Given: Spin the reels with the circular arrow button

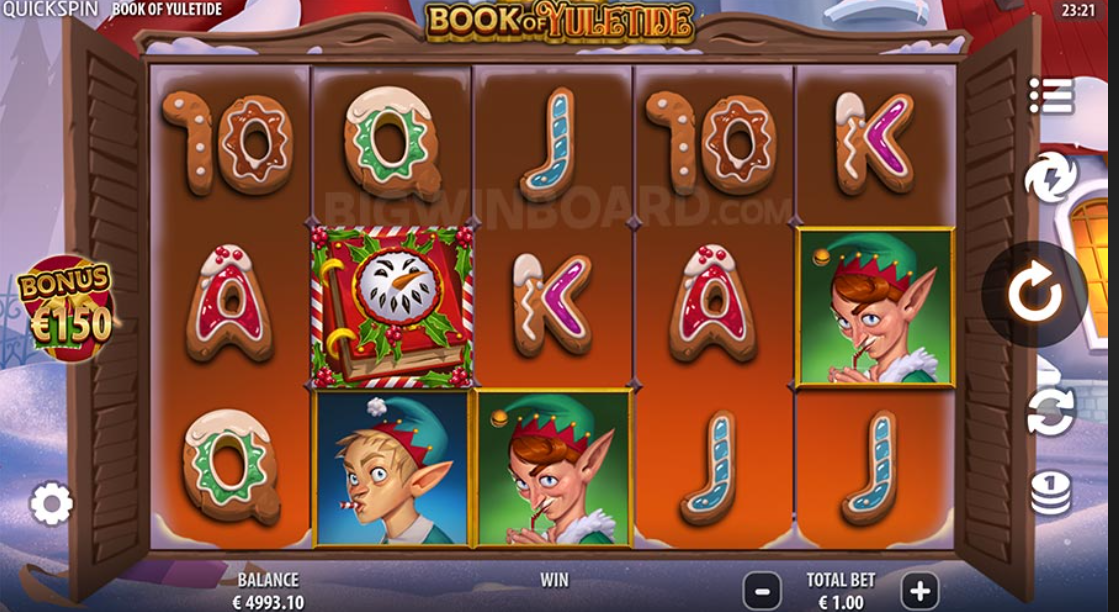Looking at the screenshot, I should 1033,294.
